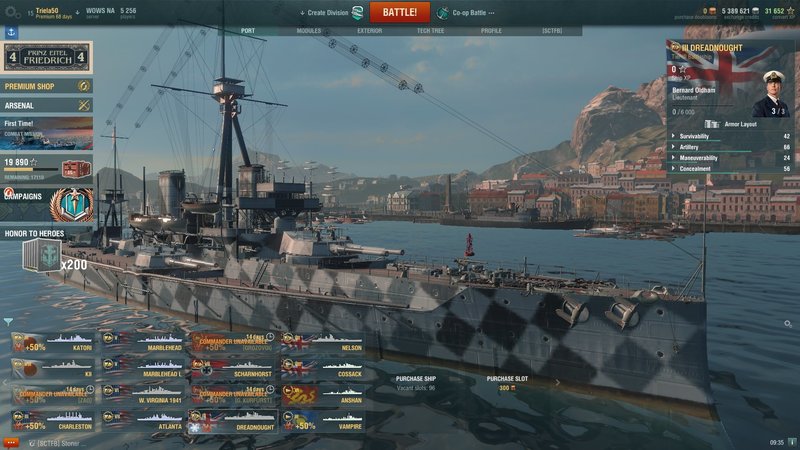
Task: Open the Campaigns panel
Action: click(46, 196)
